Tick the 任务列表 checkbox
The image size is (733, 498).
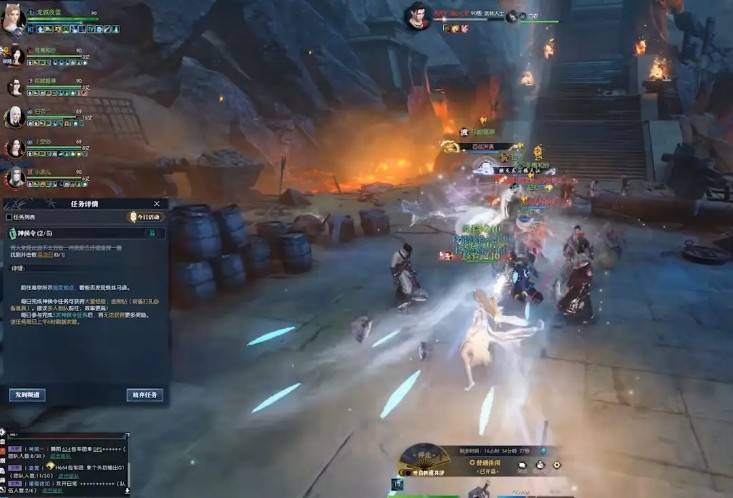point(10,217)
